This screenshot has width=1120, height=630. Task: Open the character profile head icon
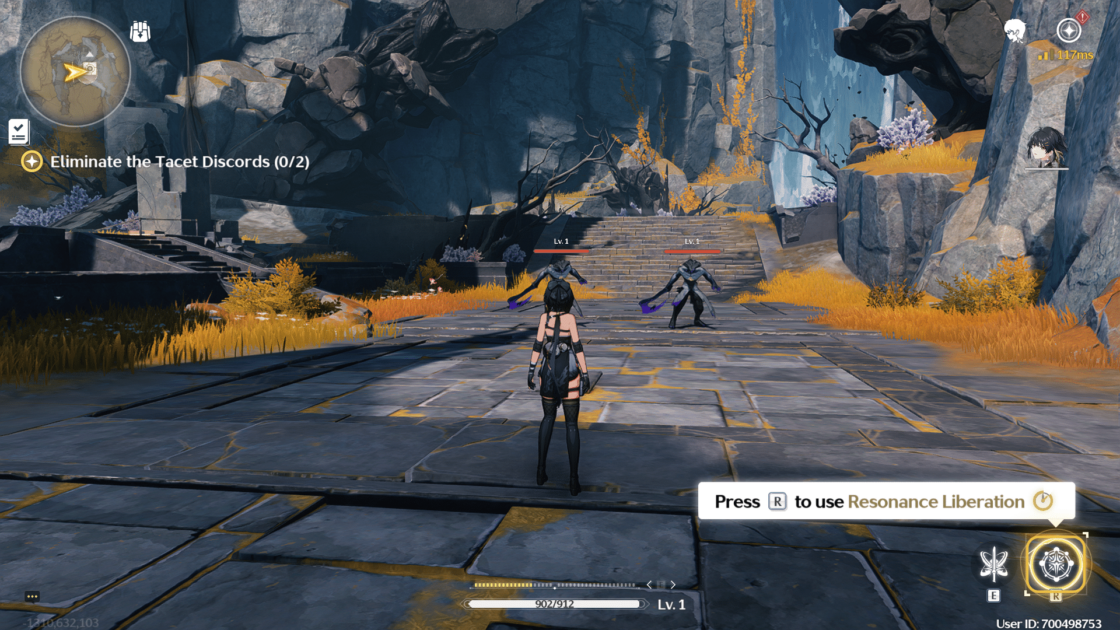pyautogui.click(x=1014, y=31)
